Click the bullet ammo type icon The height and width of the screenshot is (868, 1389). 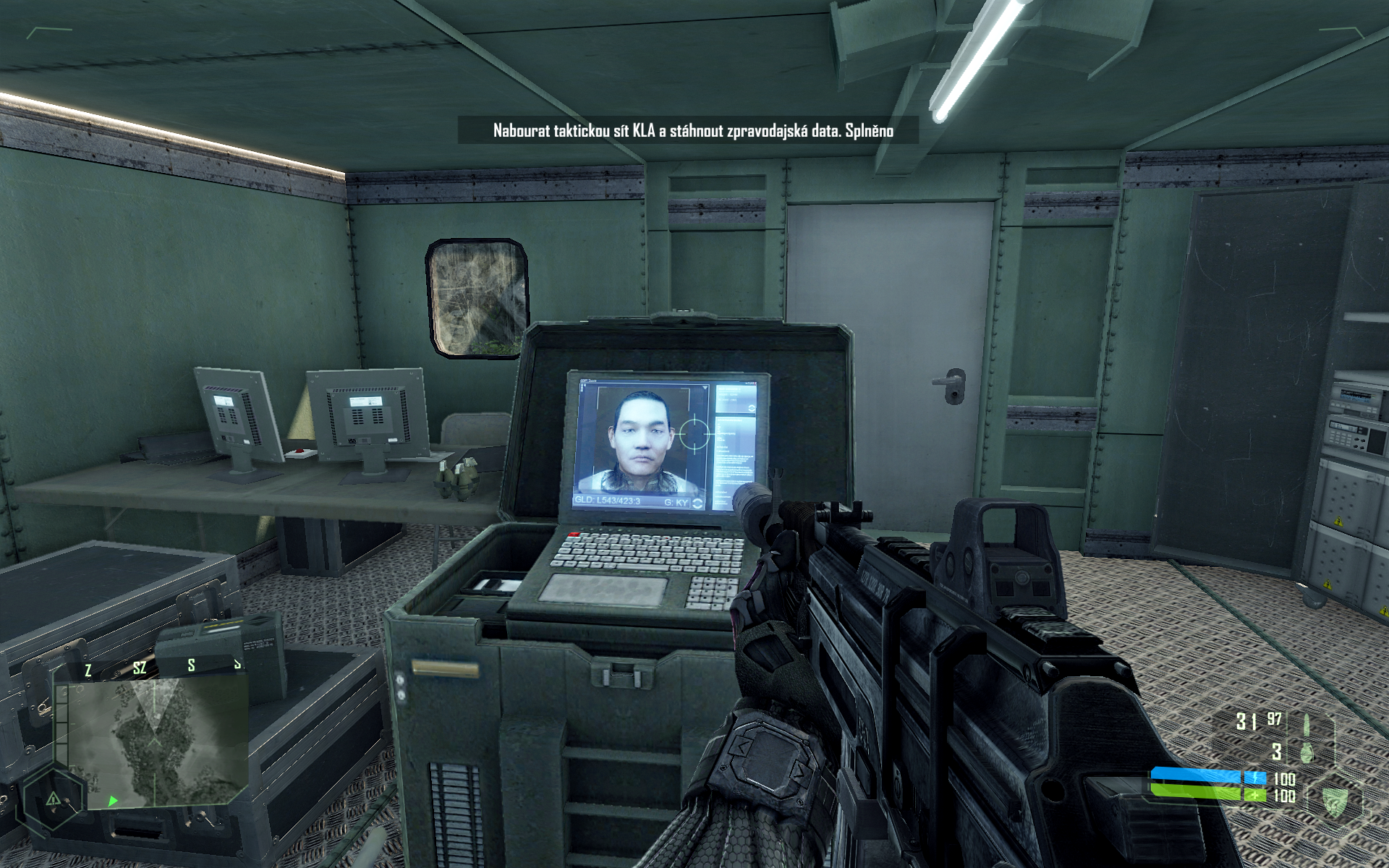click(x=1307, y=723)
